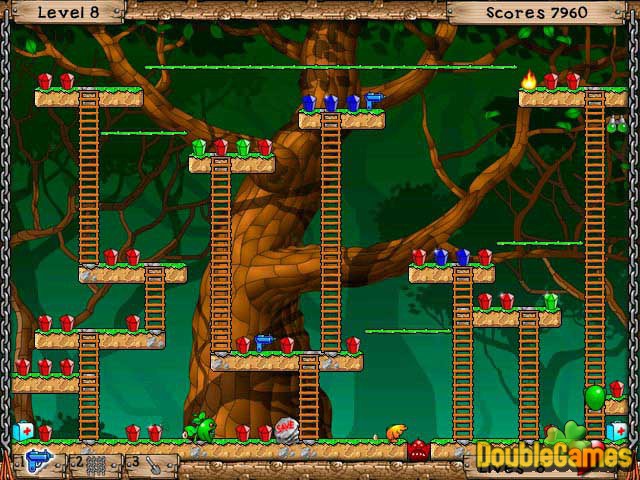Select the blue blaster gun slot
This screenshot has width=640, height=480.
click(x=37, y=463)
